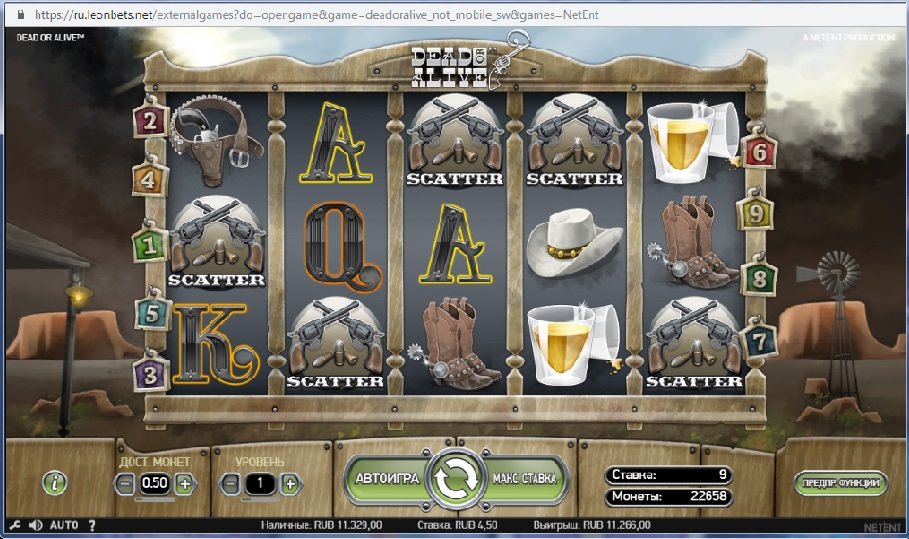Select payline number 2 marker
This screenshot has width=909, height=539.
click(151, 121)
